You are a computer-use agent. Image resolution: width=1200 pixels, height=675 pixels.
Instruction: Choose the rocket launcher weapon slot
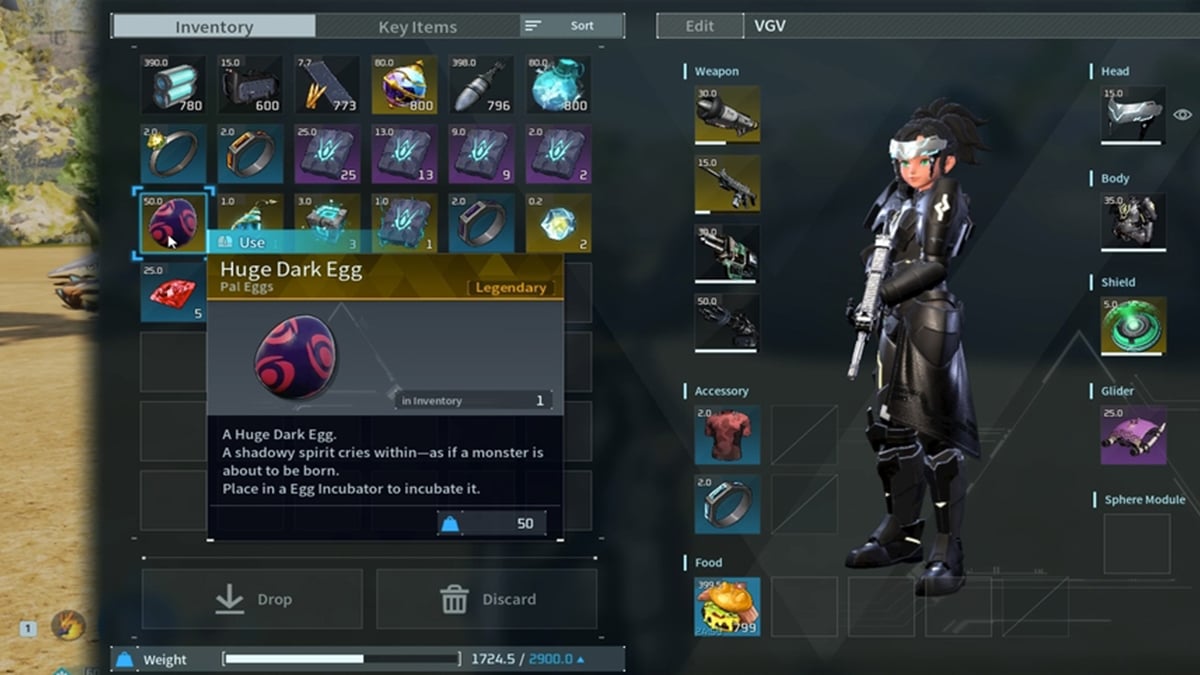click(x=727, y=114)
